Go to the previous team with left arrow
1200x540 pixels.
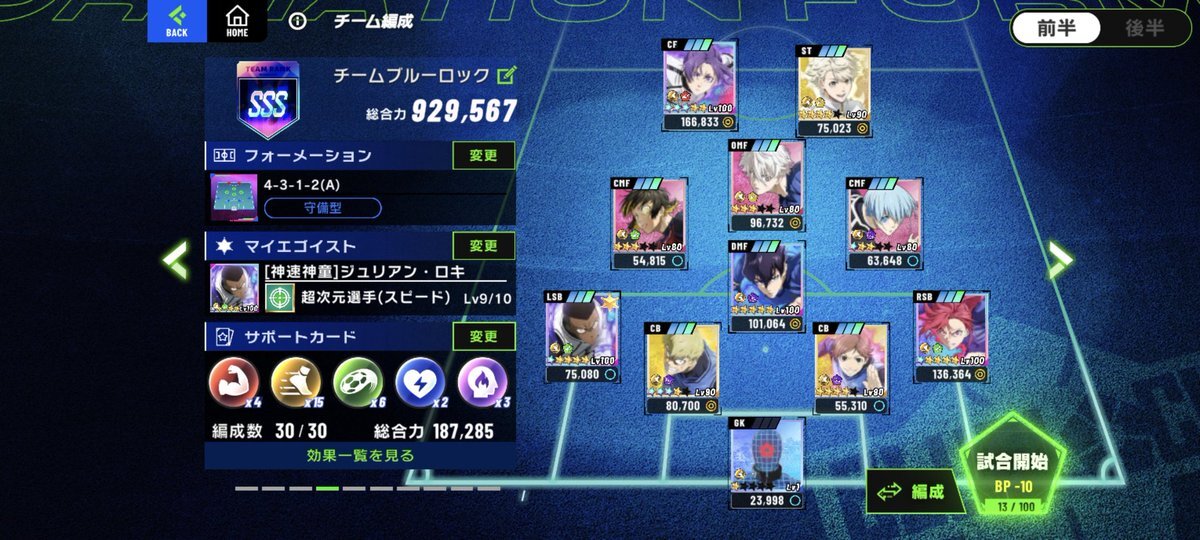[176, 260]
